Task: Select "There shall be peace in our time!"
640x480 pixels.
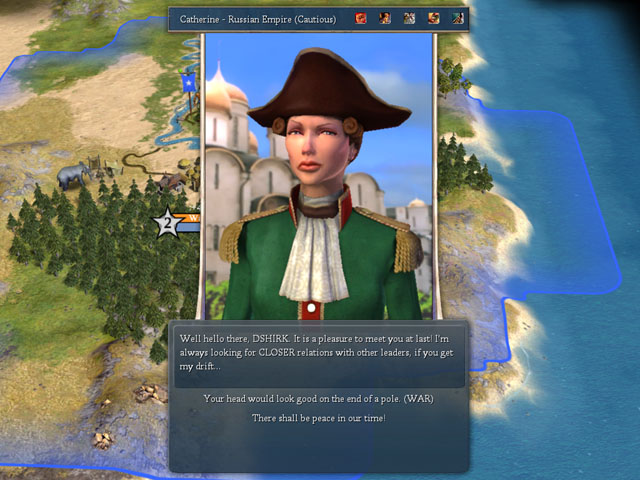Action: point(317,416)
